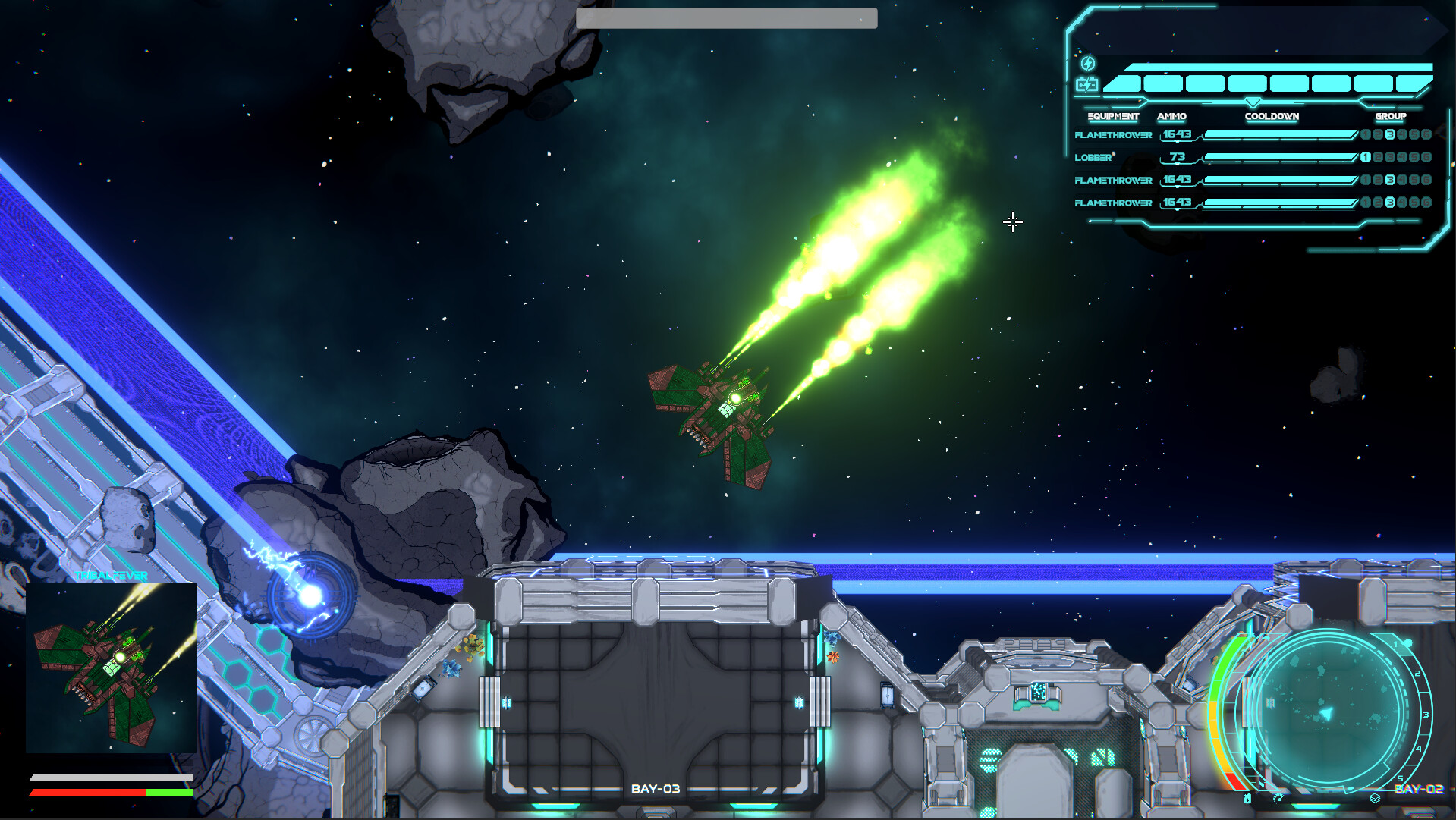The height and width of the screenshot is (820, 1456).
Task: Click the layers icon near the BAY-02 label
Action: coord(1375,798)
